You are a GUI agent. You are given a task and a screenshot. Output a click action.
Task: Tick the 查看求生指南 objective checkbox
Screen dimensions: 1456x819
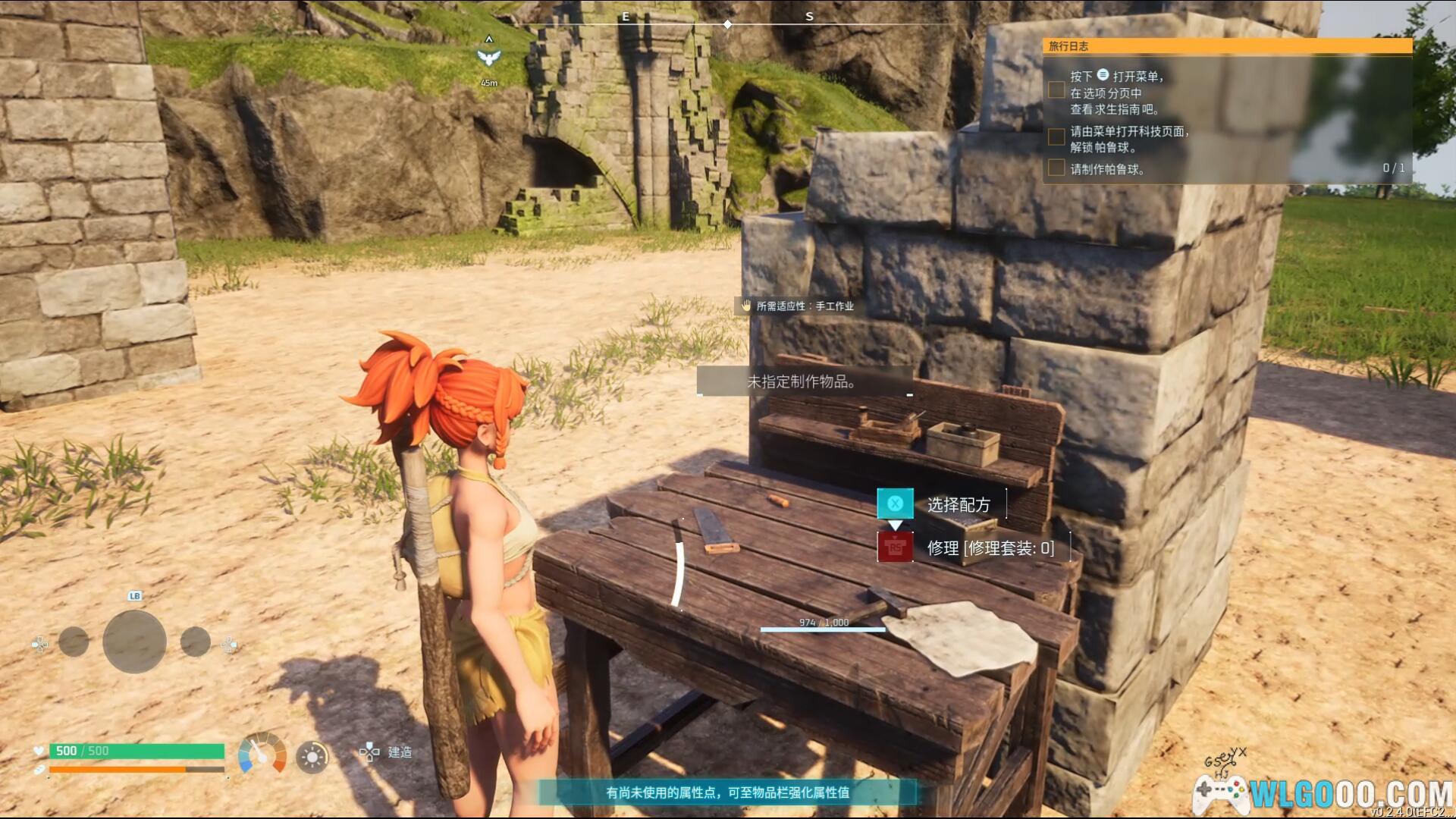1056,90
